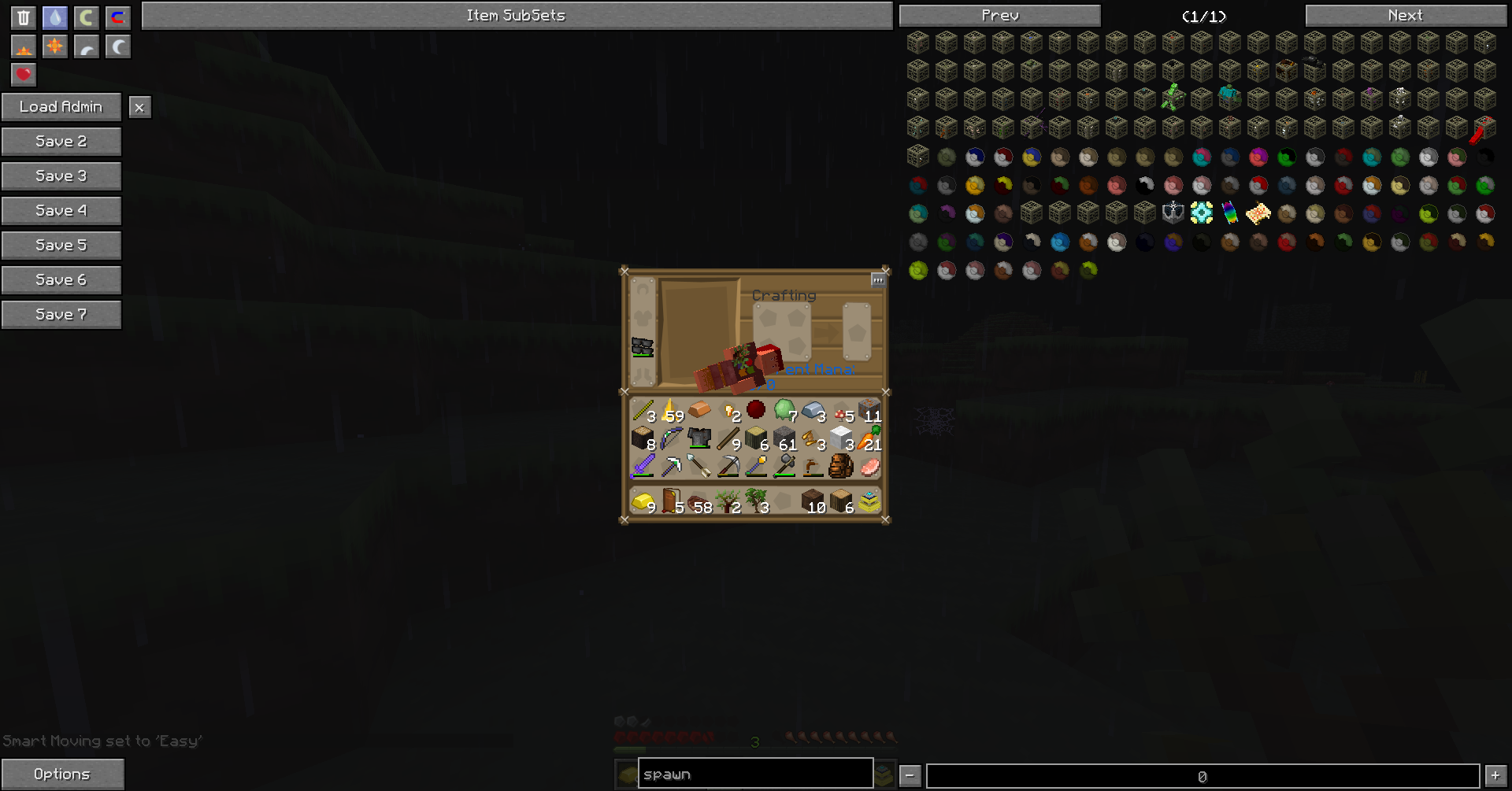The height and width of the screenshot is (791, 1512).
Task: Select the backpack item in the inventory
Action: click(x=841, y=466)
